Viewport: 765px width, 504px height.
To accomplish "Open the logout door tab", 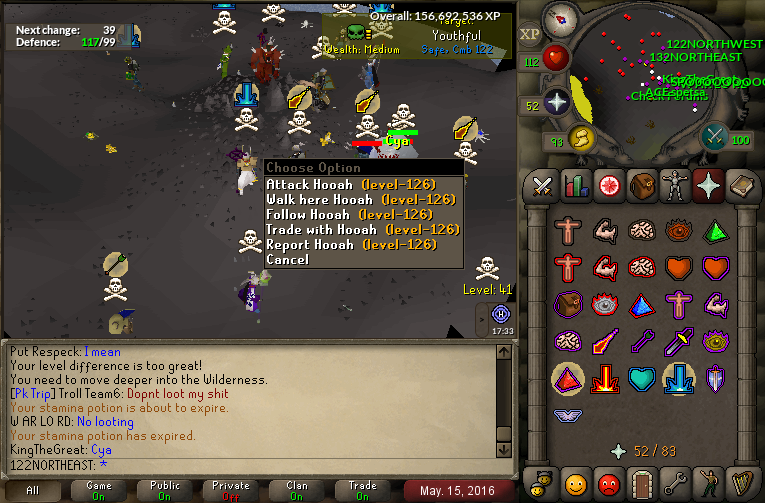I will click(641, 485).
